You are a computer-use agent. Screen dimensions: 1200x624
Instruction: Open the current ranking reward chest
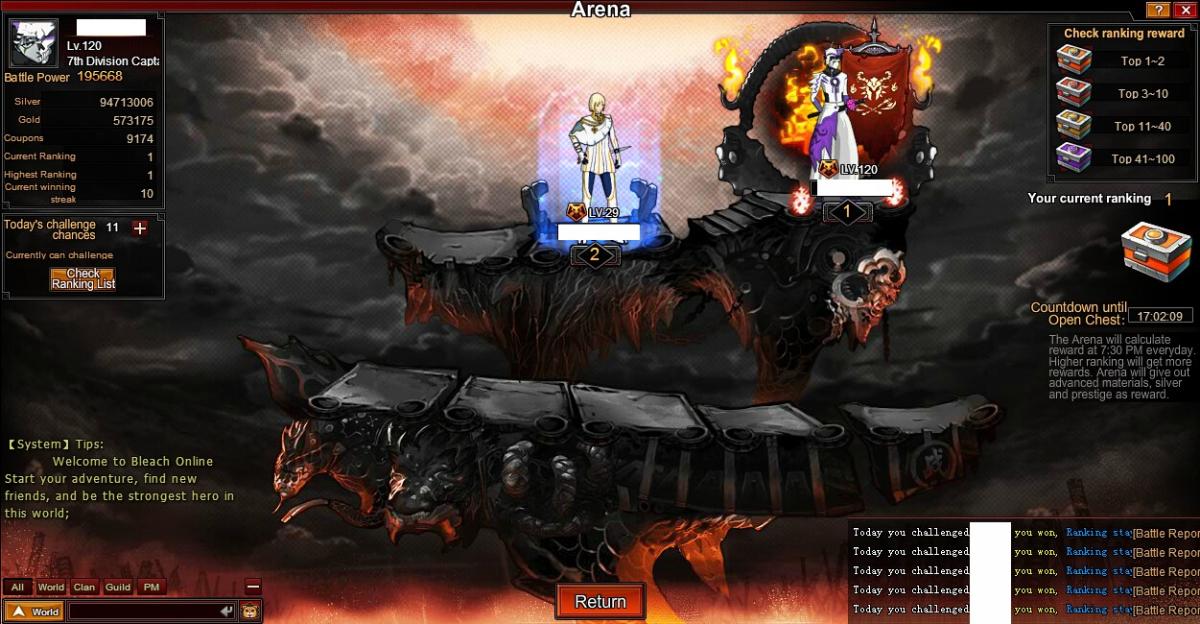click(x=1155, y=256)
